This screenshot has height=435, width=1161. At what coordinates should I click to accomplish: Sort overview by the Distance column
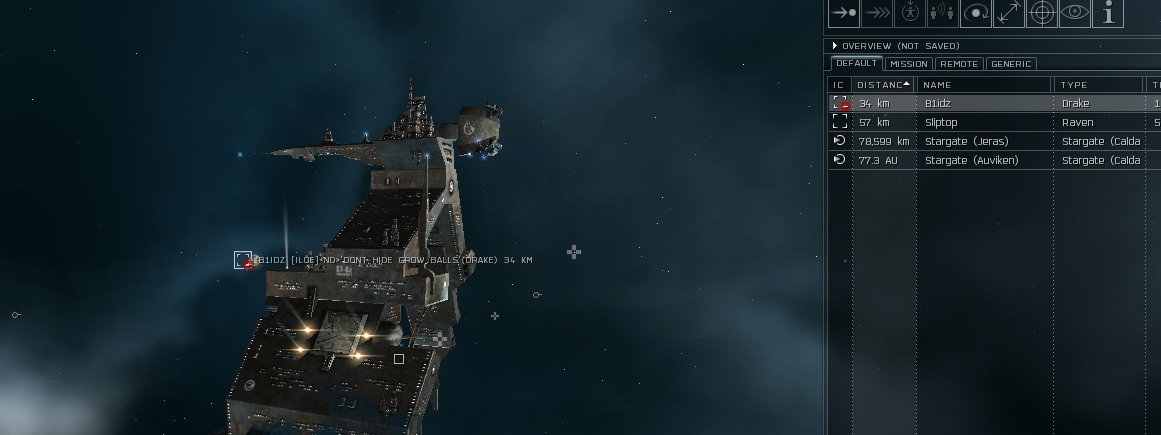[x=883, y=85]
